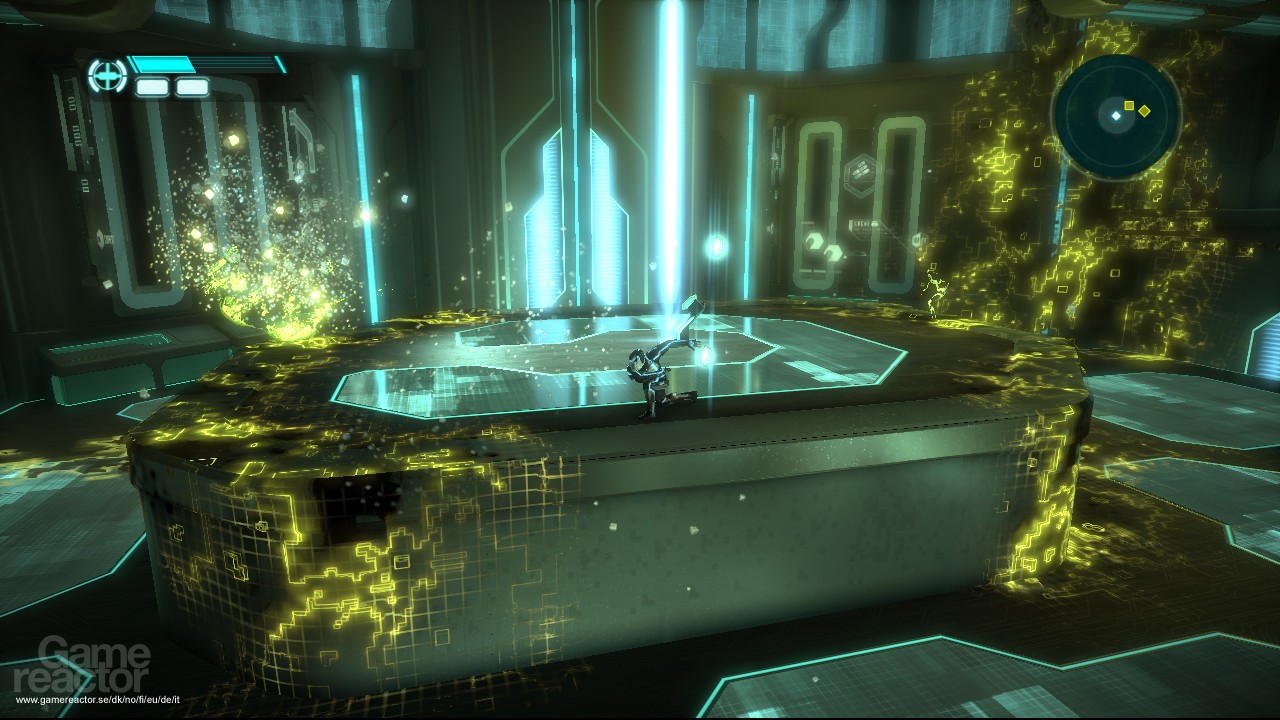
Task: Select the first energy cell indicator
Action: (152, 86)
